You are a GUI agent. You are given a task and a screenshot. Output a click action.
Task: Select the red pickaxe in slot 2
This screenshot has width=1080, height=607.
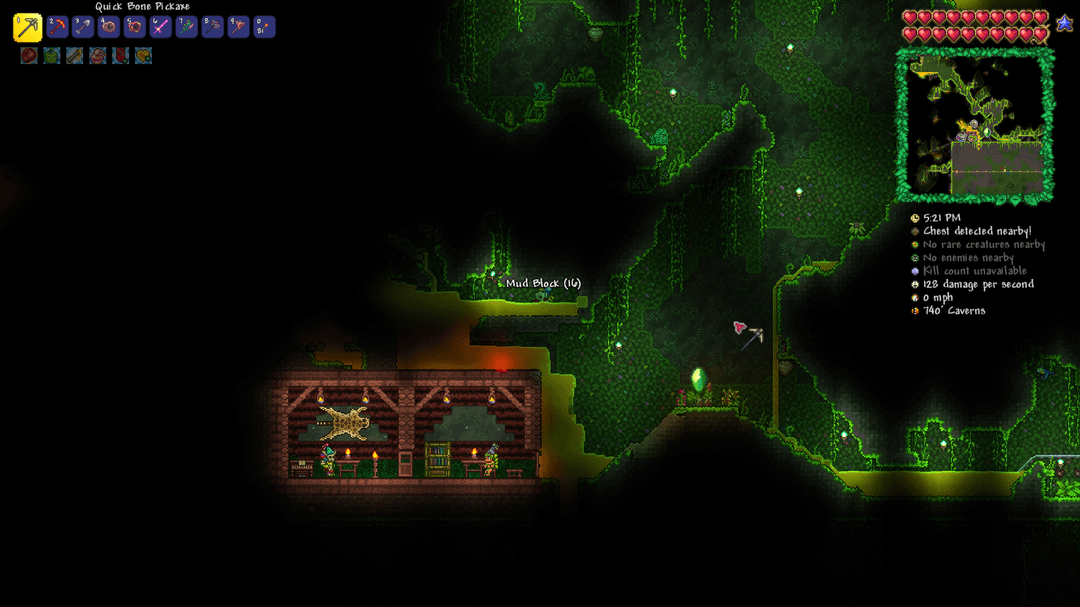[57, 27]
